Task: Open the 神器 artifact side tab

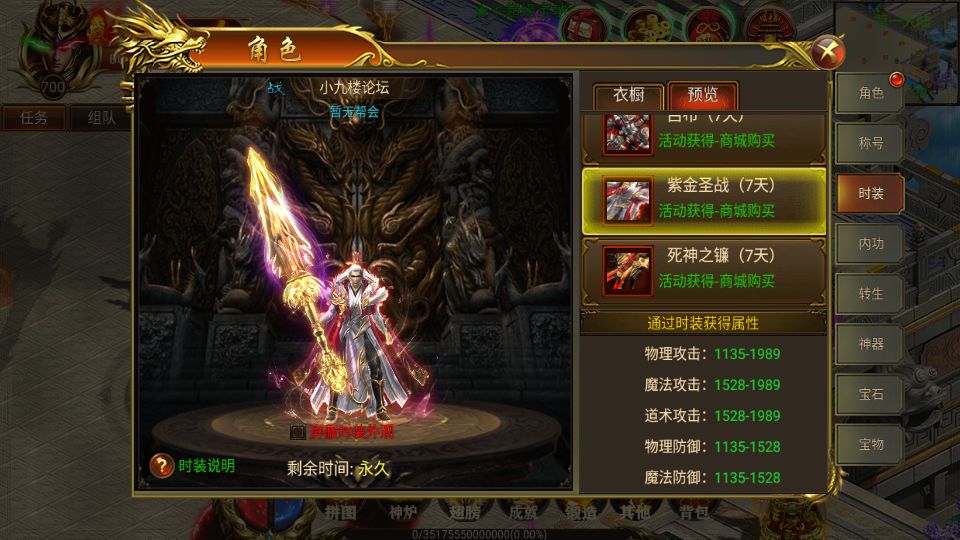Action: pos(870,344)
